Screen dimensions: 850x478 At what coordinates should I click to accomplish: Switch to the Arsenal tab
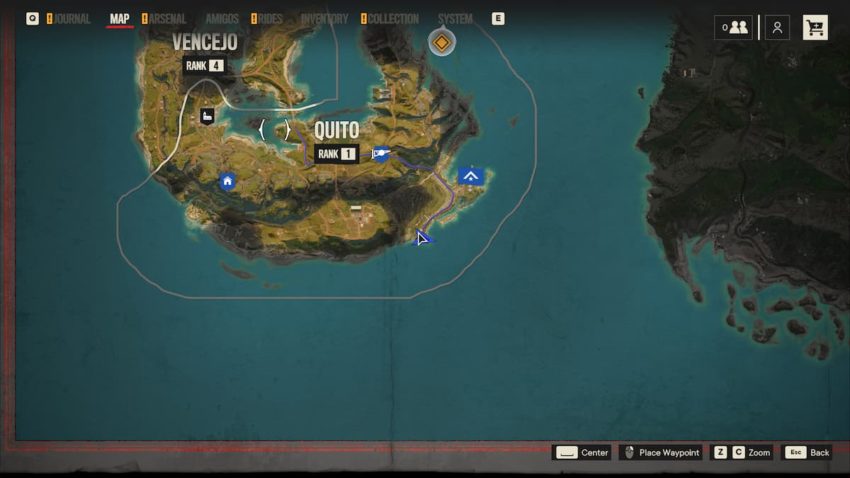[167, 19]
